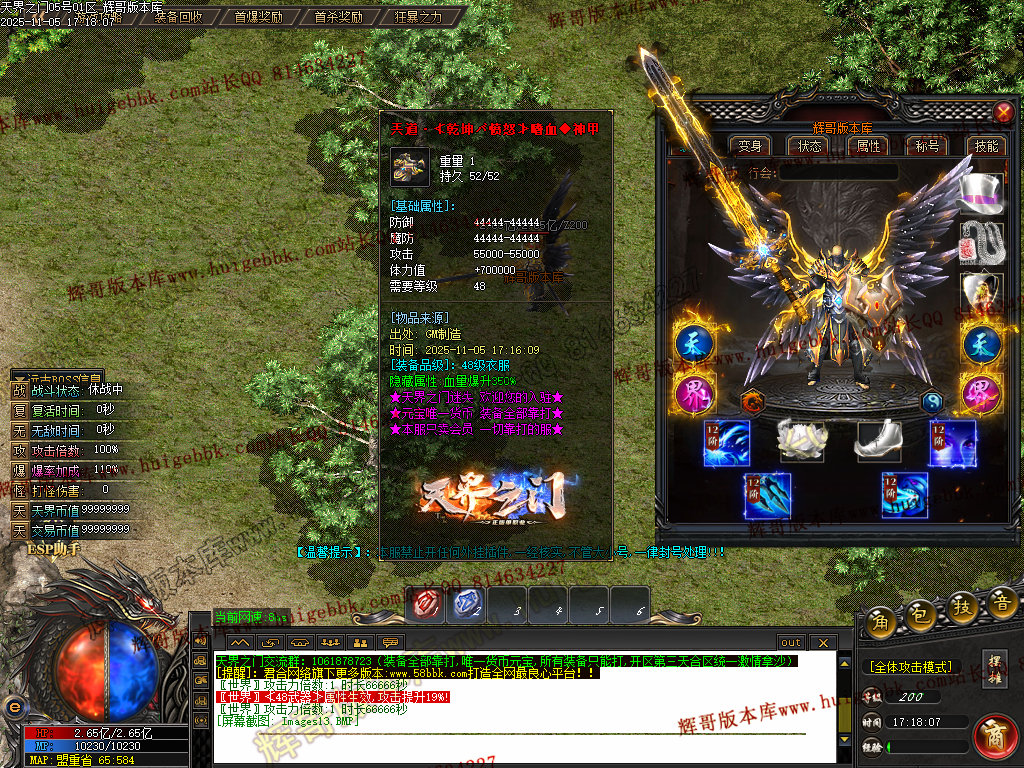Click the chat window's out button
Viewport: 1024px width, 768px height.
791,642
